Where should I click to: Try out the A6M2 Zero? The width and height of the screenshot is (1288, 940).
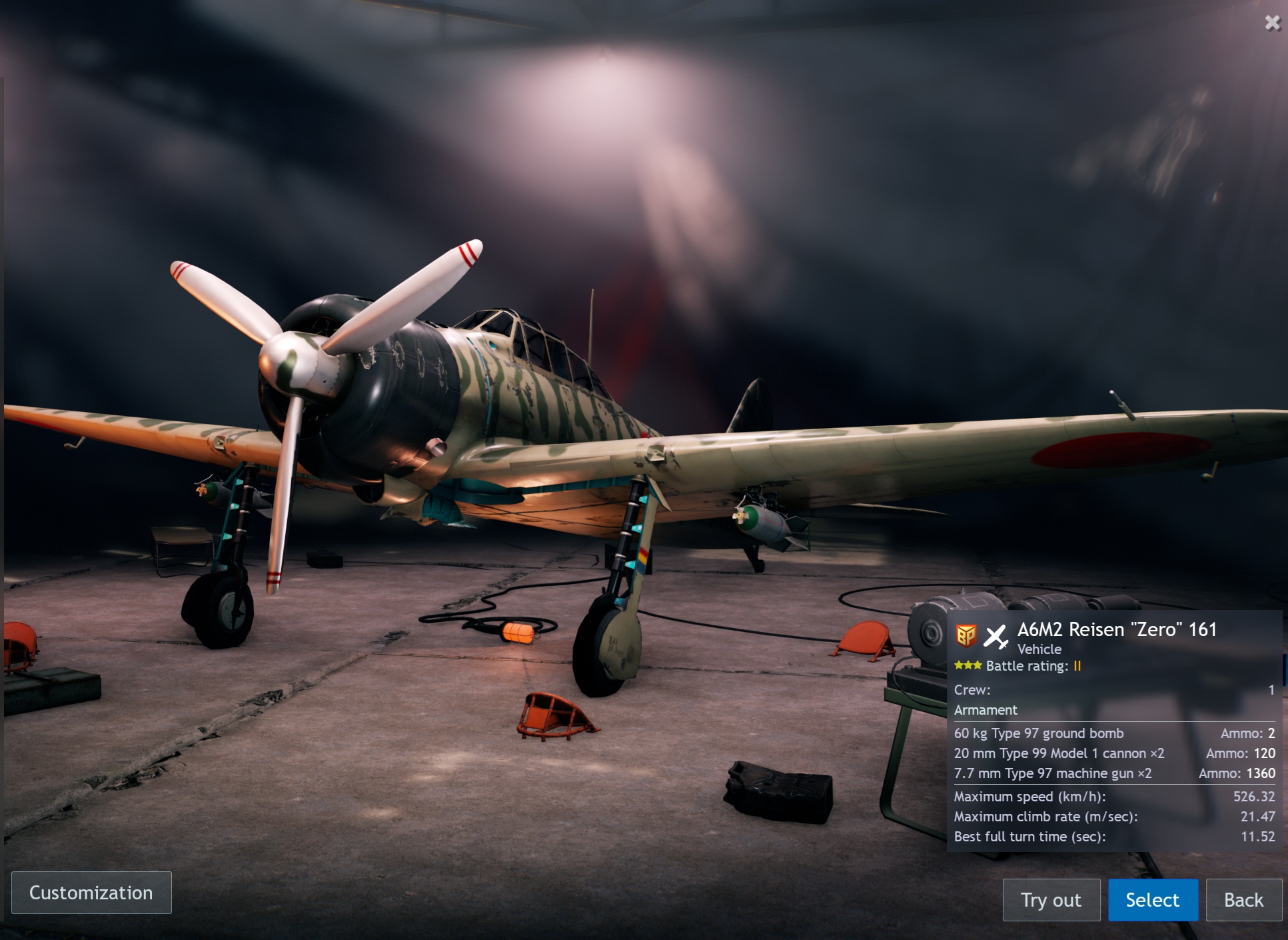point(1051,900)
